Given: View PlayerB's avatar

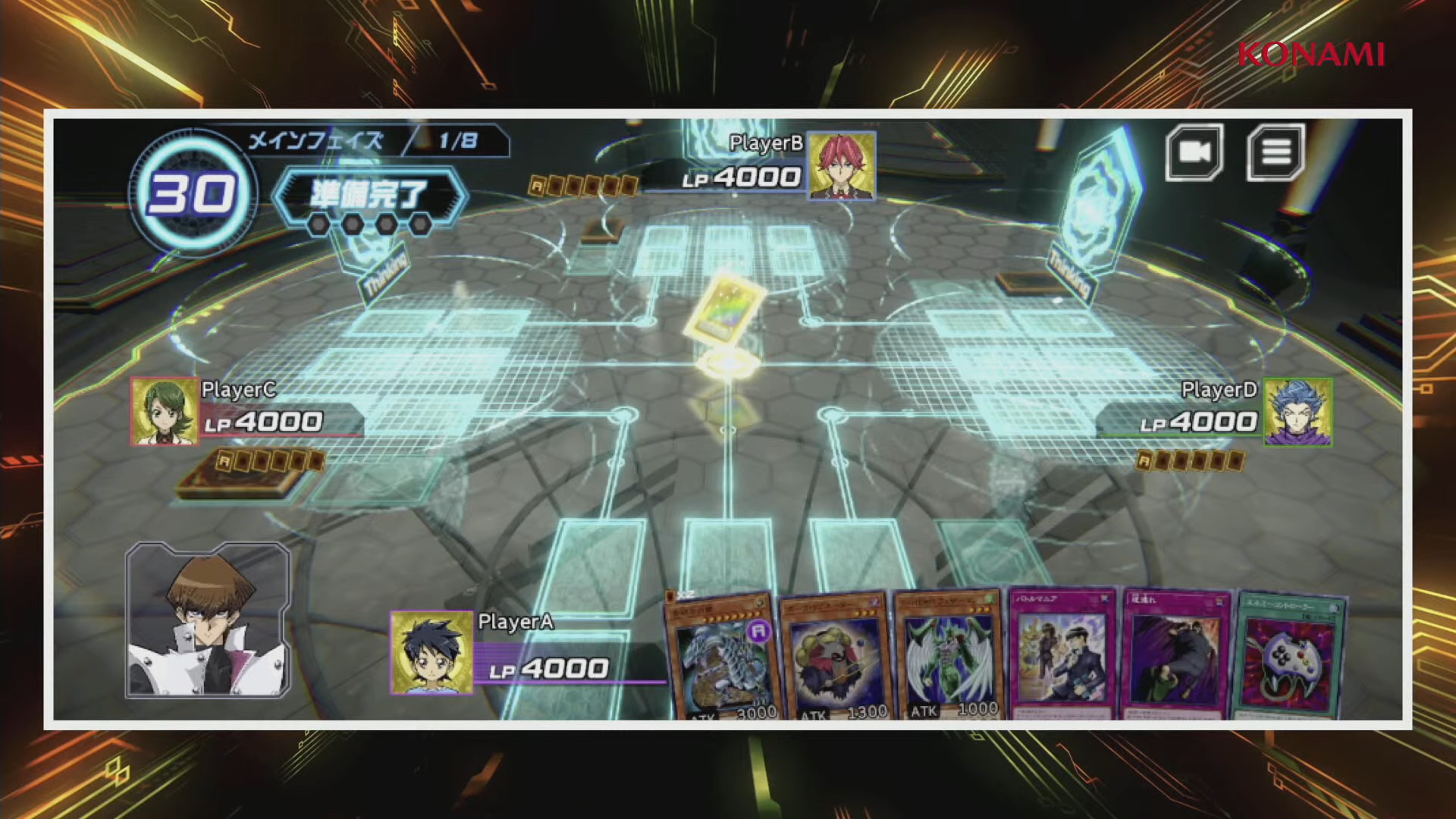Looking at the screenshot, I should click(x=842, y=166).
